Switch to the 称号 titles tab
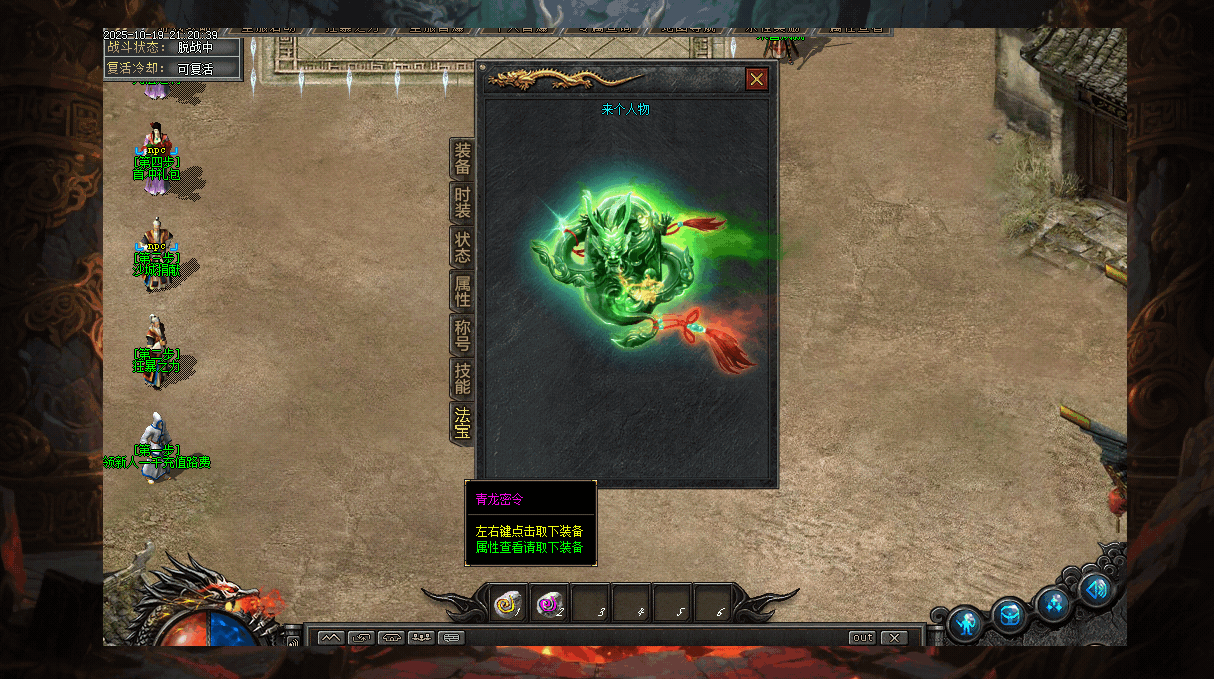 pos(462,334)
